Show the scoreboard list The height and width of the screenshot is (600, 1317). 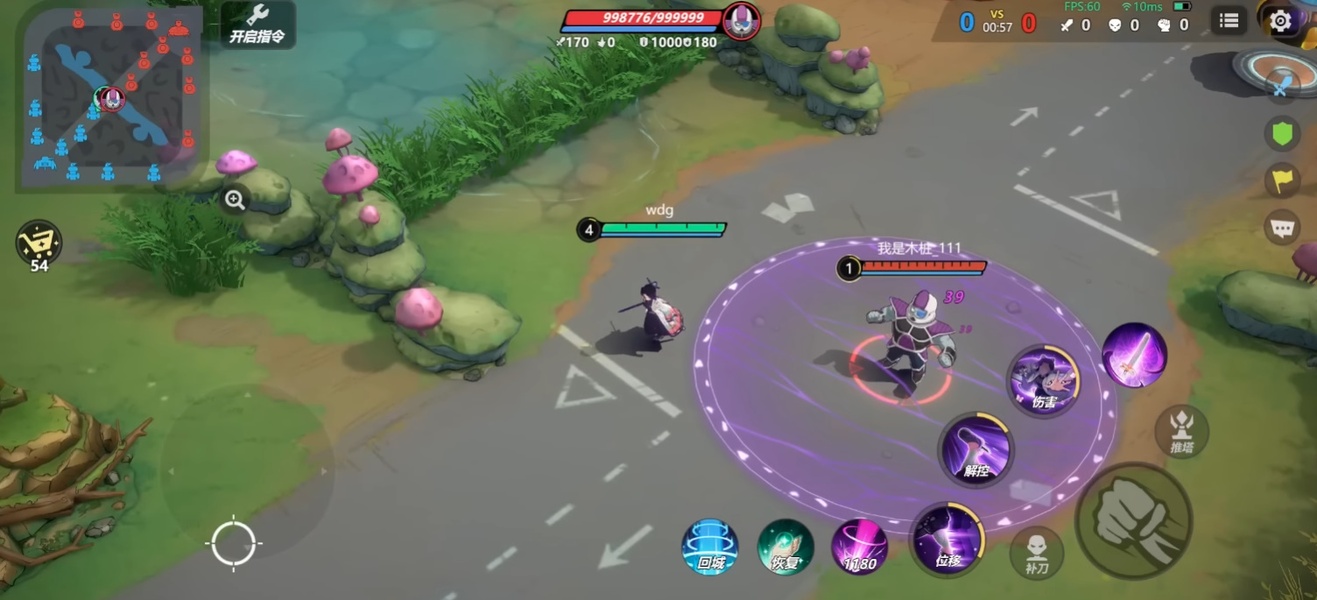[1229, 20]
